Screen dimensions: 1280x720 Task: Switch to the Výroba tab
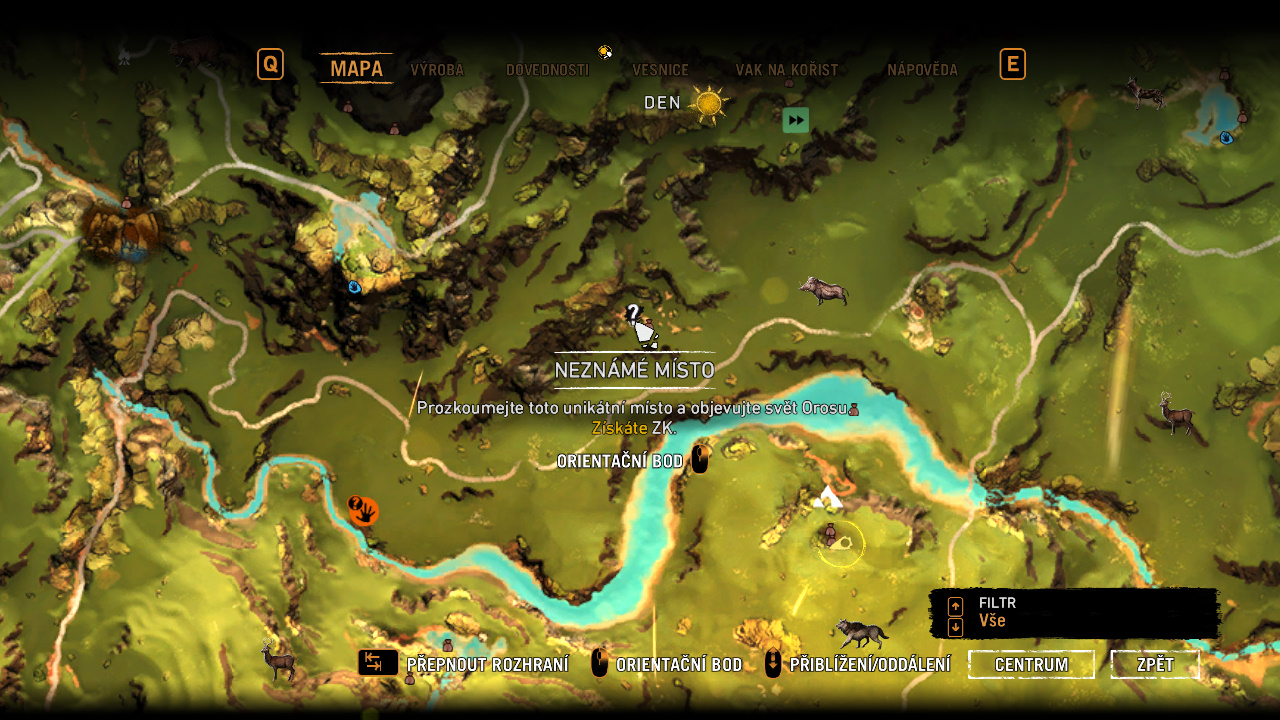pyautogui.click(x=437, y=70)
